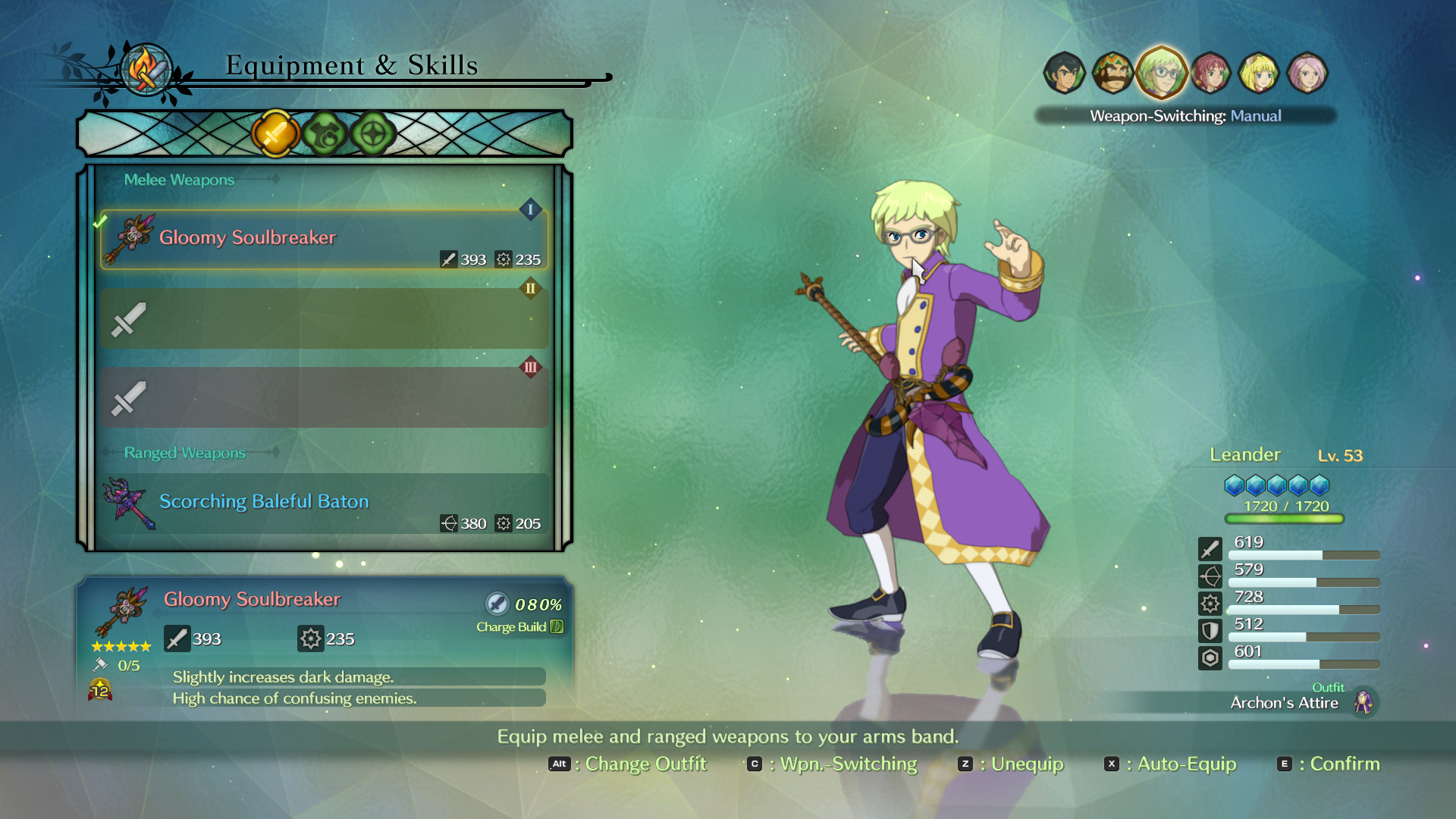Select Leander's green-haired glasses portrait
This screenshot has height=819, width=1456.
[x=1161, y=74]
